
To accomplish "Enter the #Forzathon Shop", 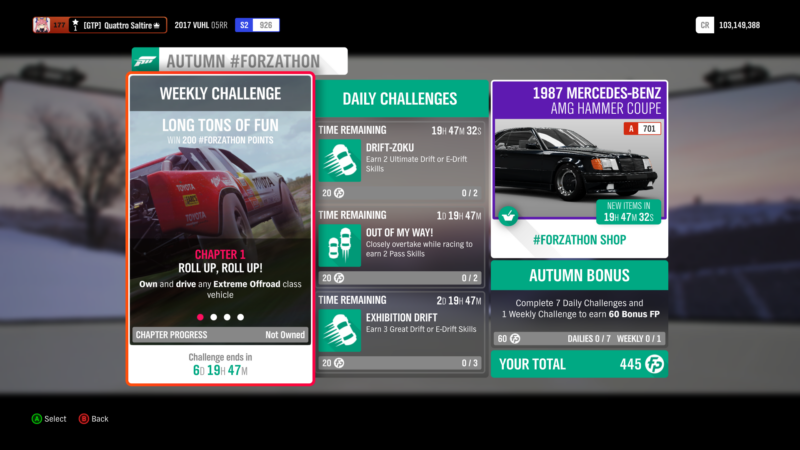I will coord(579,241).
